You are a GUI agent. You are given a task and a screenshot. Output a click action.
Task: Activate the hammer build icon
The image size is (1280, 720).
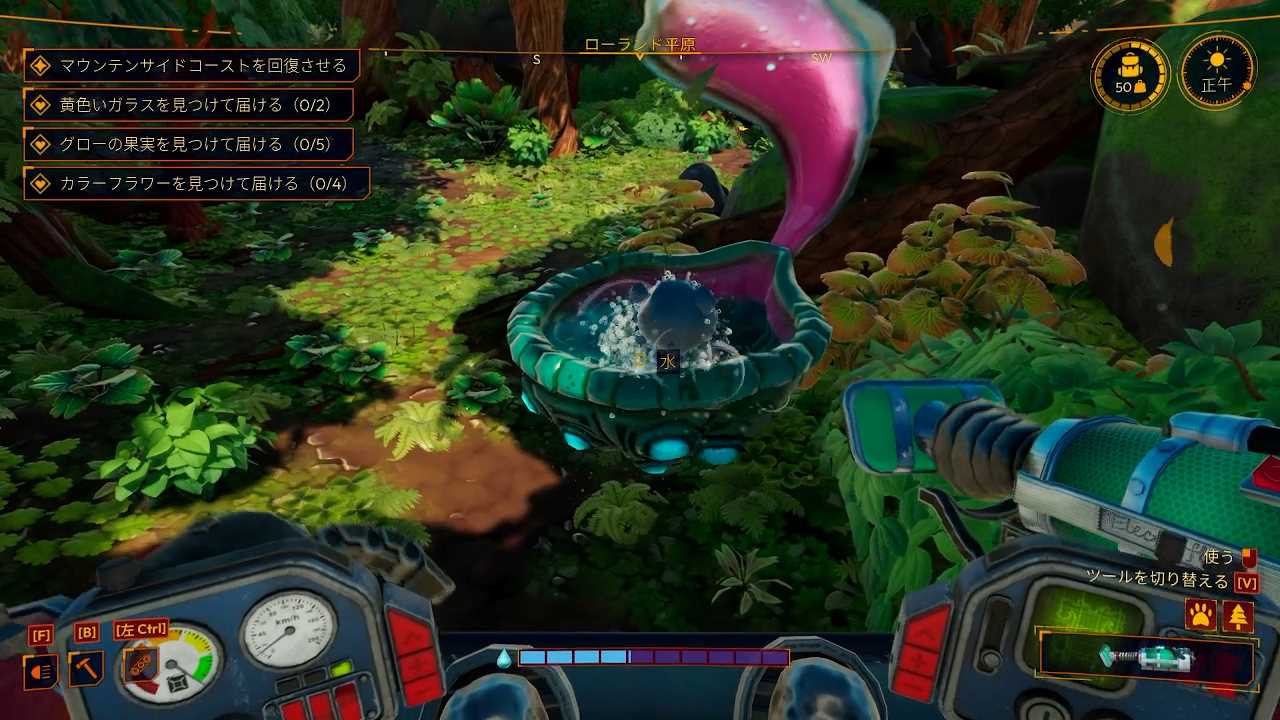click(x=86, y=668)
